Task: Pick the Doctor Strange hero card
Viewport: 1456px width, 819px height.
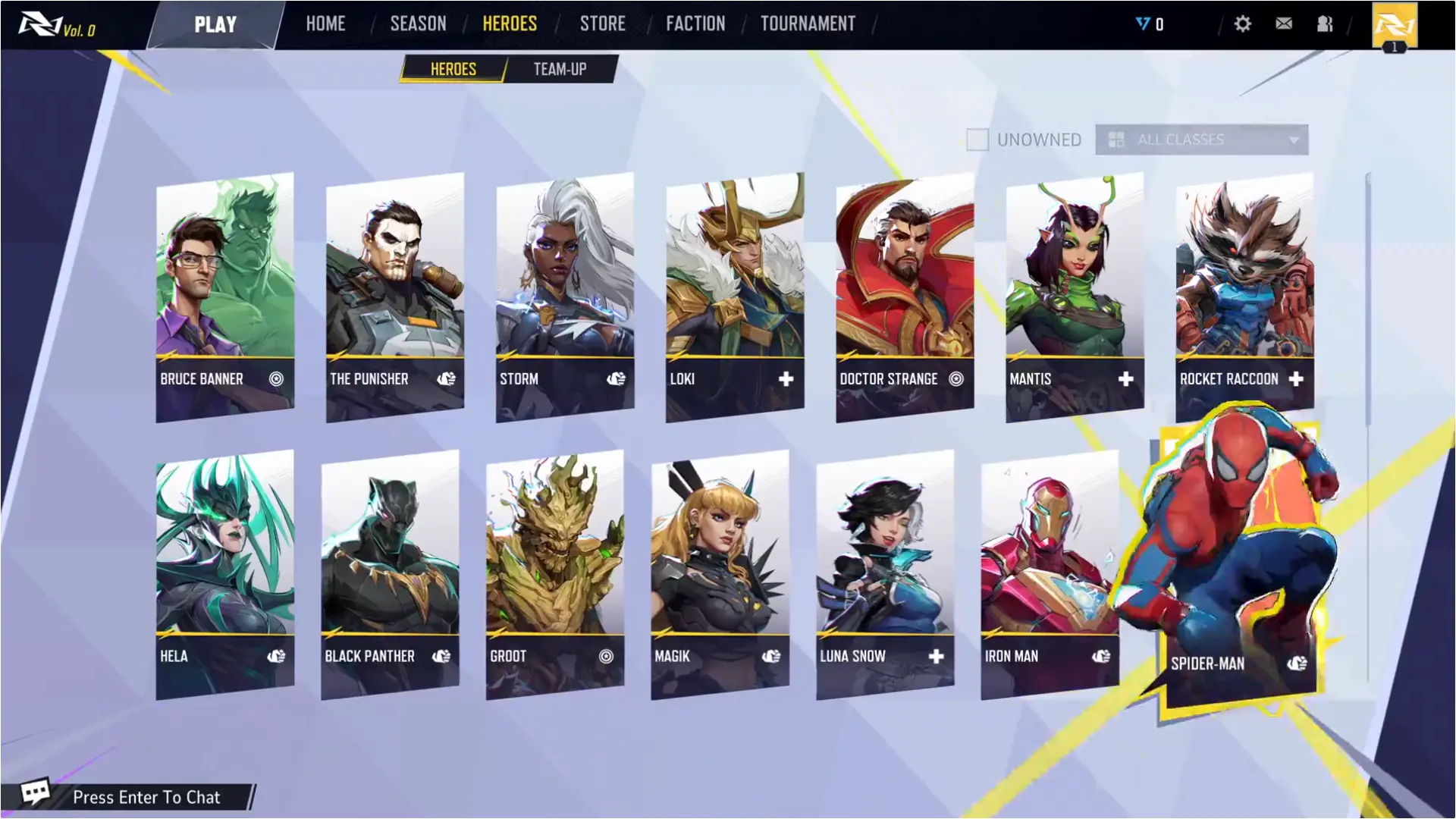Action: (905, 296)
